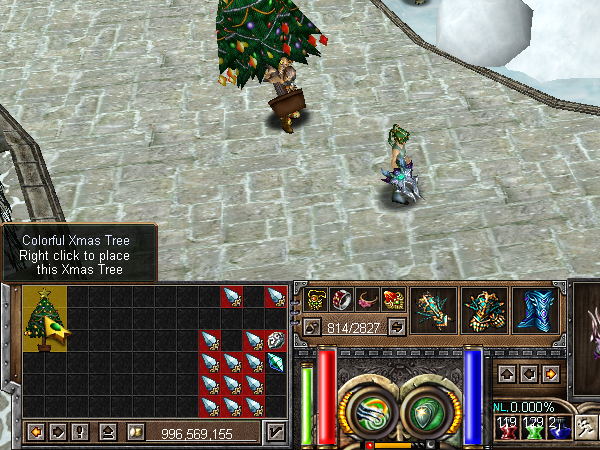Select the equipped blue boots slot
The width and height of the screenshot is (600, 450).
(535, 309)
